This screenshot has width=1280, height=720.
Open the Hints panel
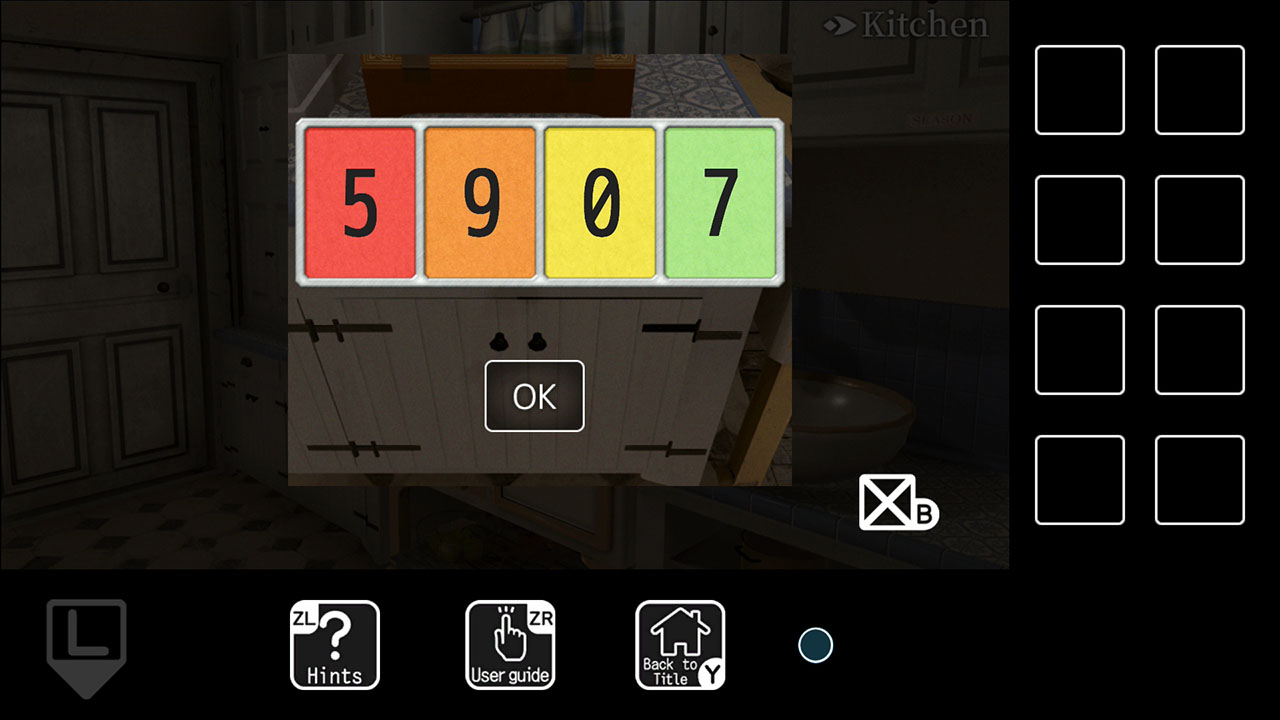334,645
